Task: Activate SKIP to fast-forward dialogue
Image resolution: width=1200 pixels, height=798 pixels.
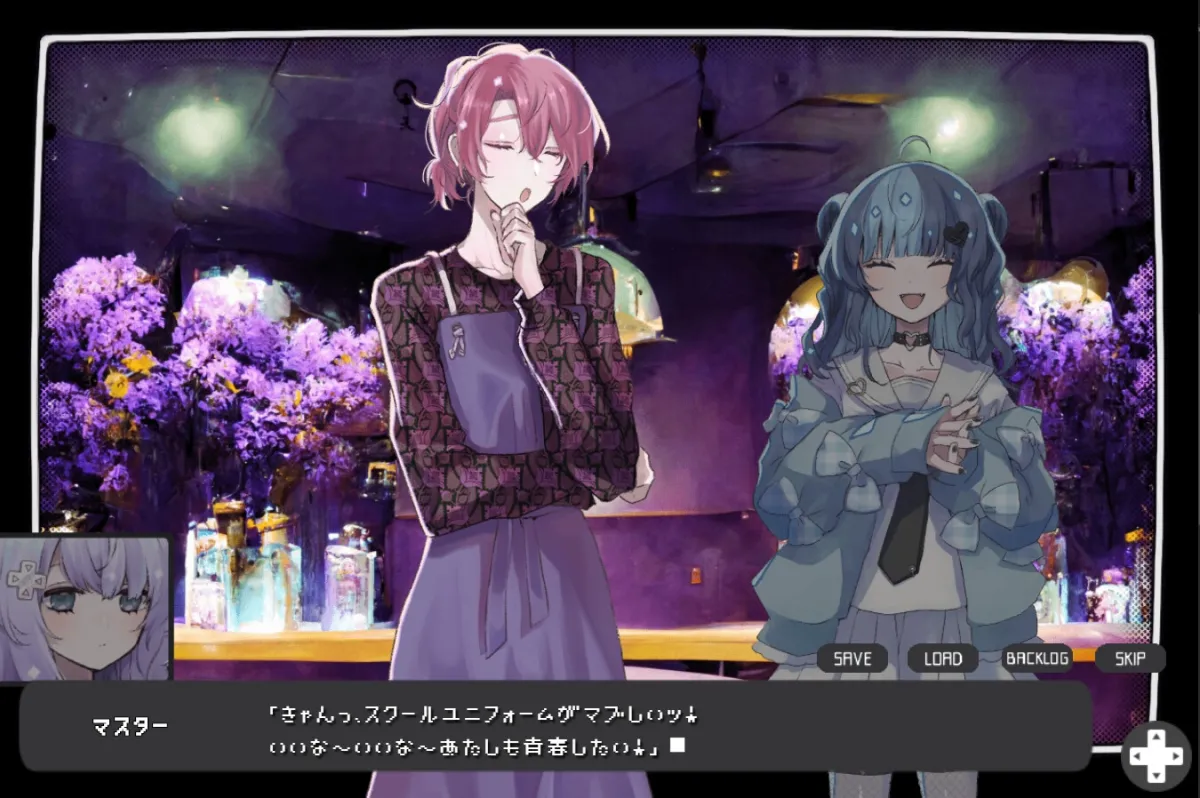Action: point(1130,658)
